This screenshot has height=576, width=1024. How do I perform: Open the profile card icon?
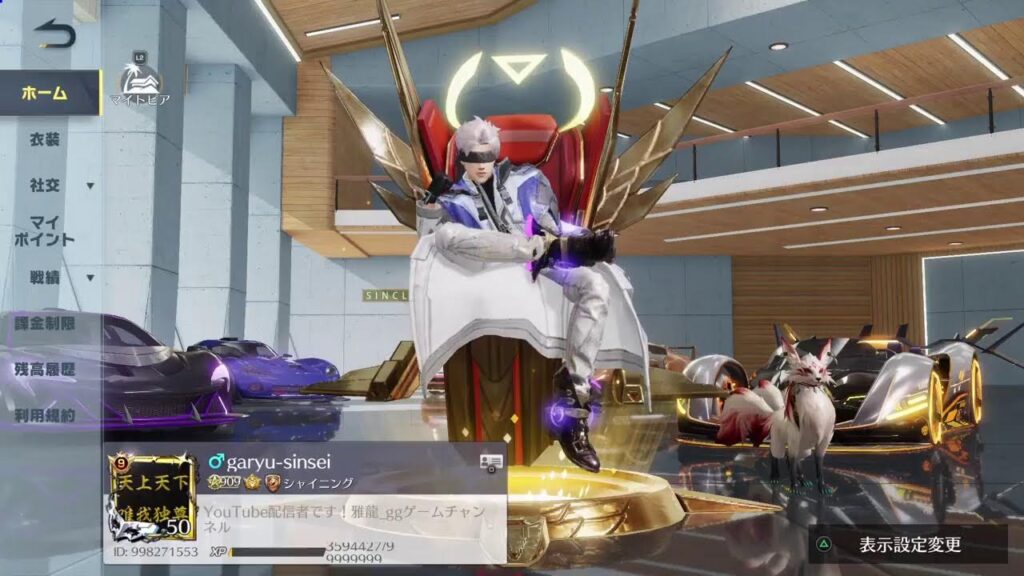(490, 461)
